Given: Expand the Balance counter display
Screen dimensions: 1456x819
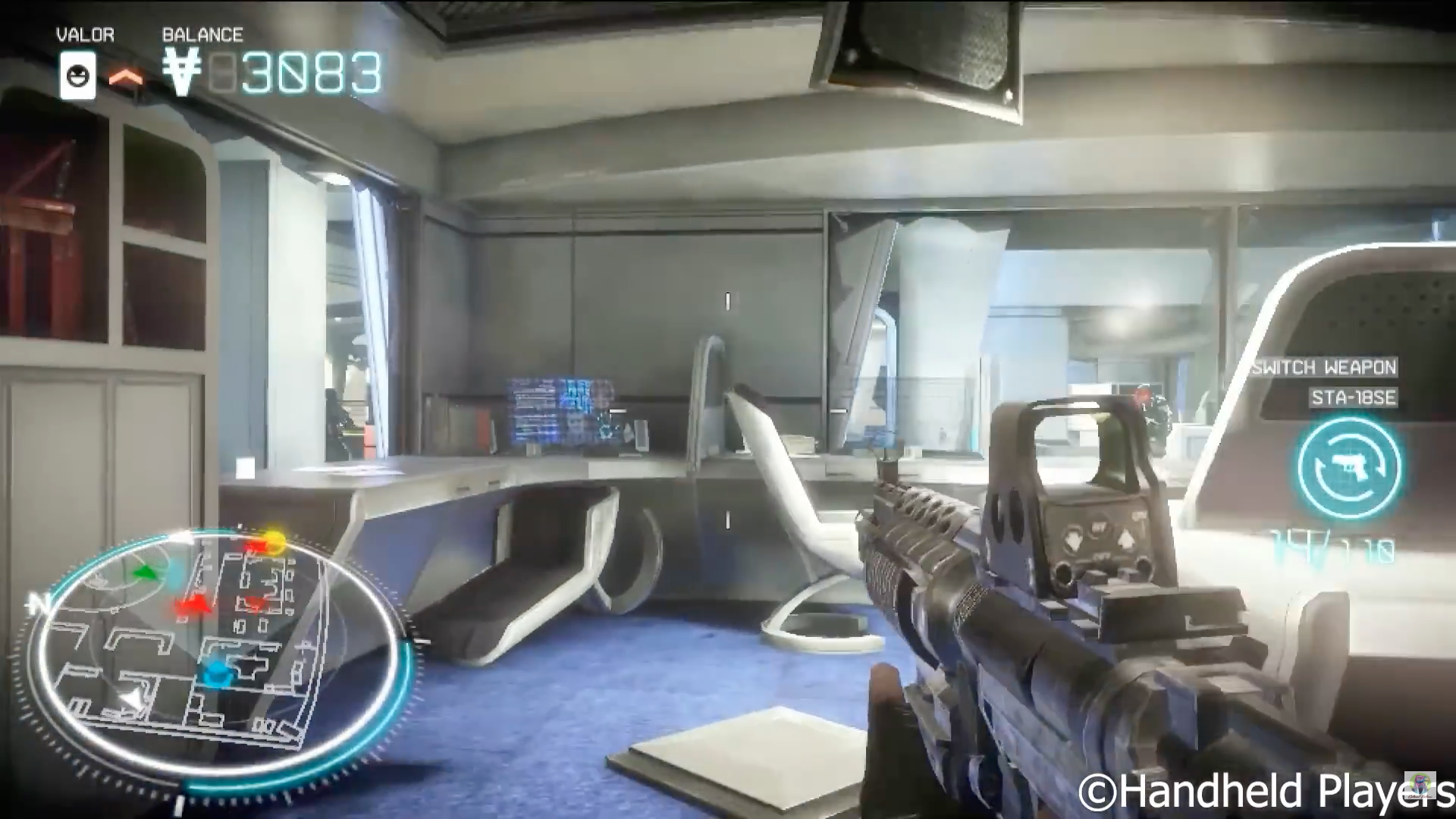Looking at the screenshot, I should [273, 72].
